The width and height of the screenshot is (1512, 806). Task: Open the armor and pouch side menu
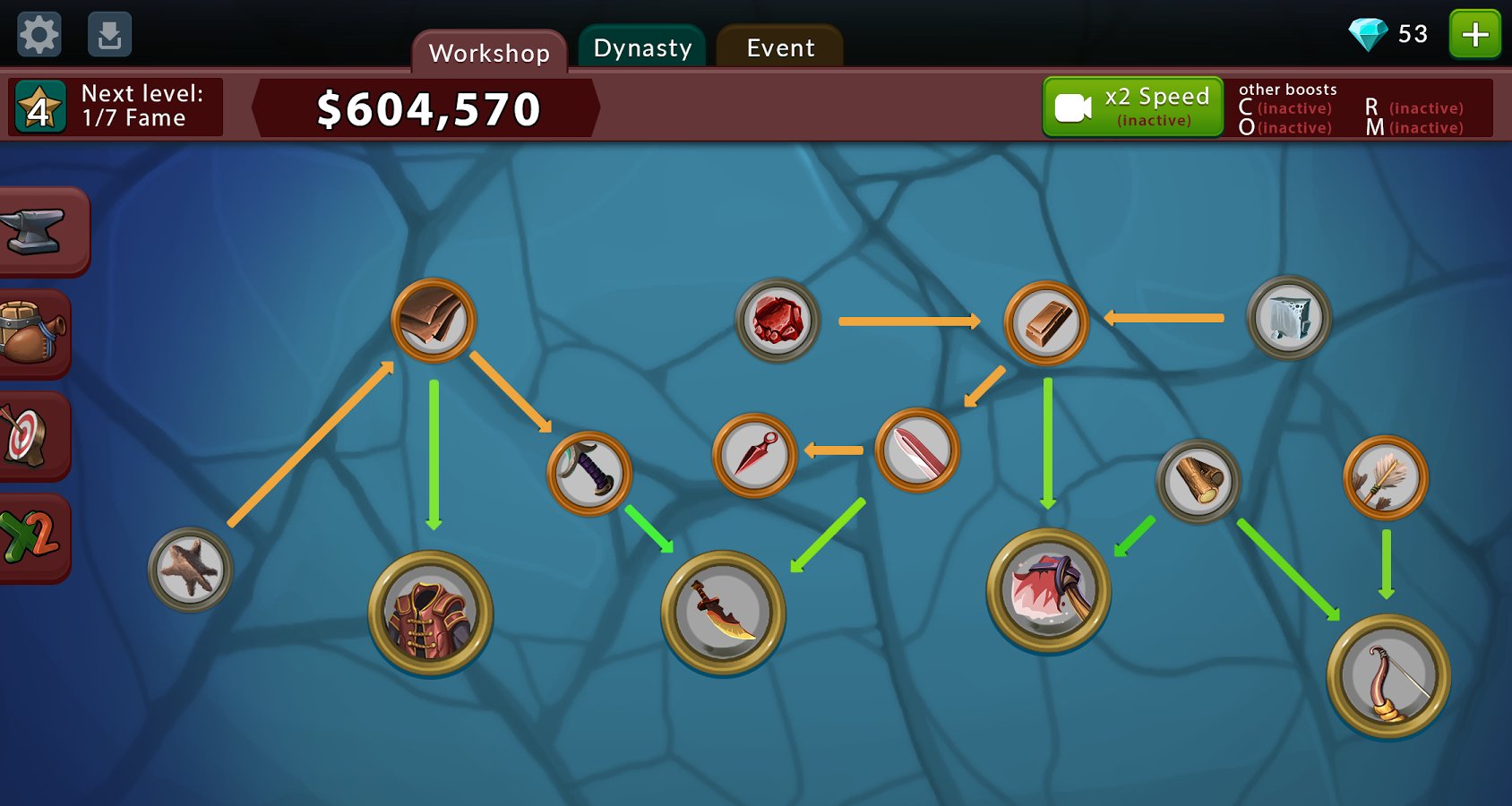(32, 333)
